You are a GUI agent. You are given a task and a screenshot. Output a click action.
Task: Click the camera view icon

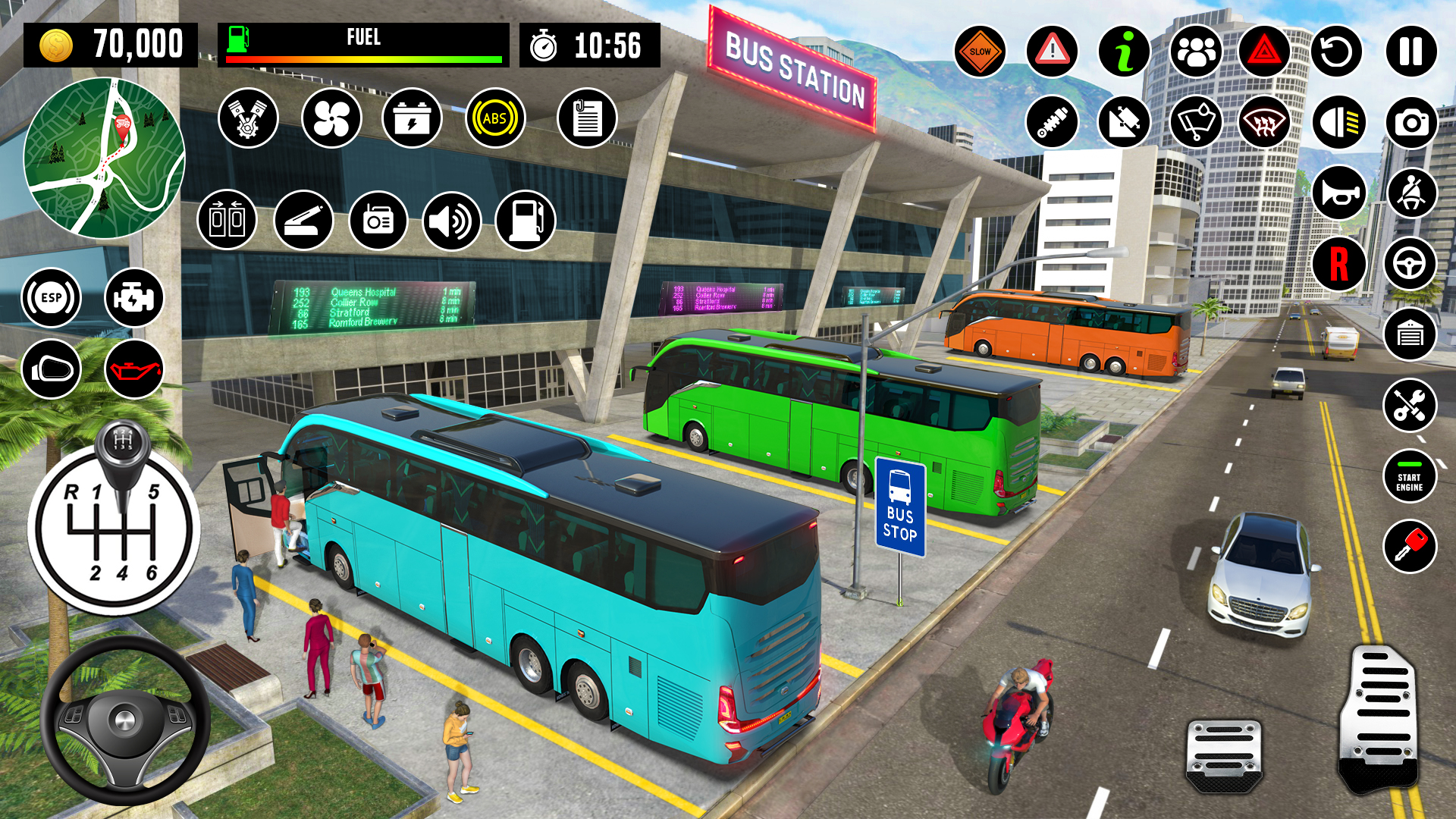pos(1409,121)
